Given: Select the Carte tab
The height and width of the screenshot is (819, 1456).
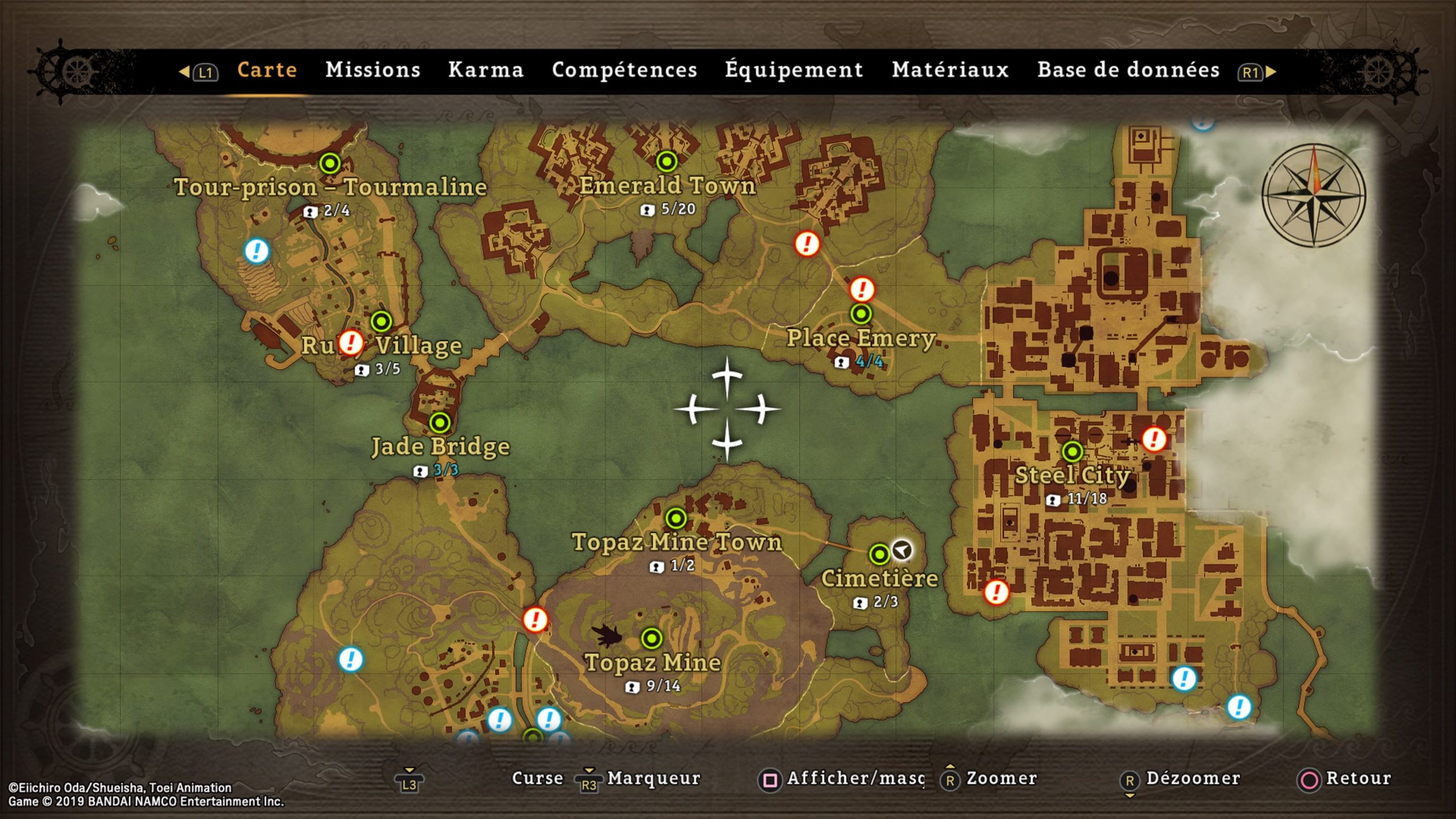Looking at the screenshot, I should (x=267, y=70).
